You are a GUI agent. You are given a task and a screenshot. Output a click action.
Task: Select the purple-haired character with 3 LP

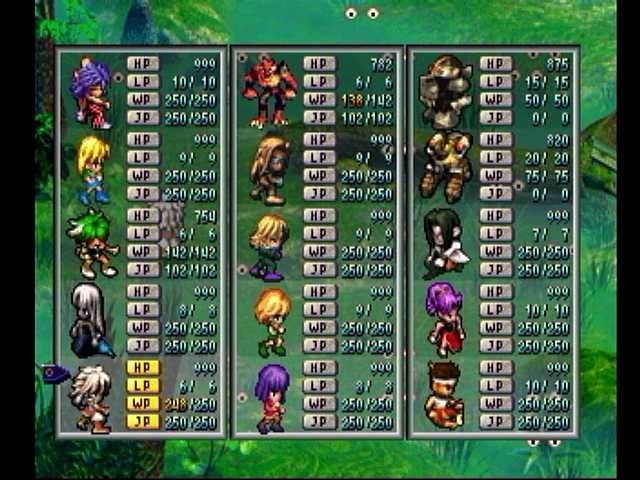click(270, 396)
